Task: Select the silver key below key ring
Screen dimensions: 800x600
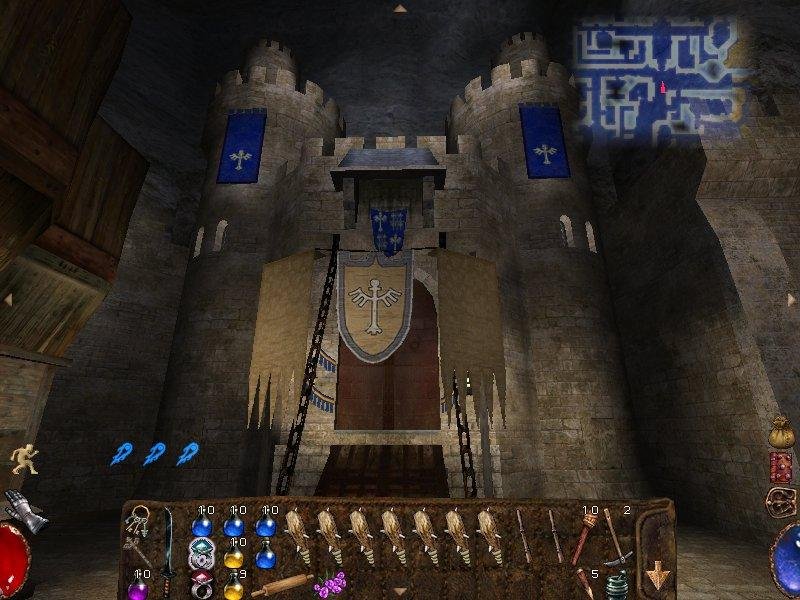Action: coord(137,549)
